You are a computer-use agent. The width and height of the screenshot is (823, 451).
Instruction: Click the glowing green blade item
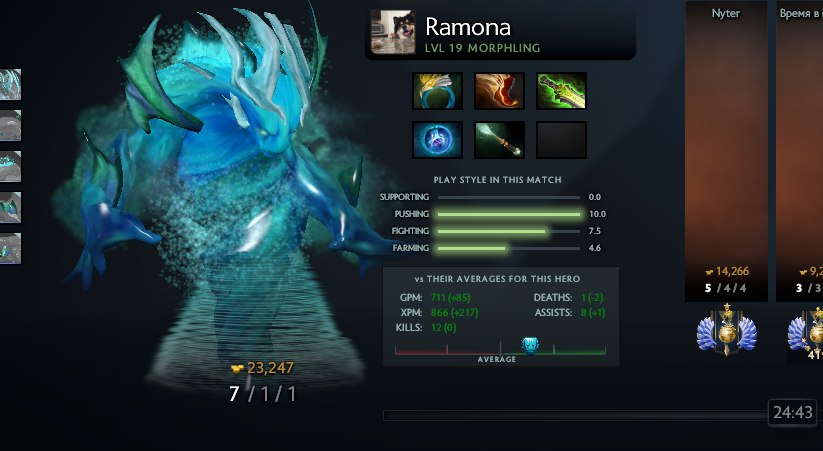tap(561, 91)
